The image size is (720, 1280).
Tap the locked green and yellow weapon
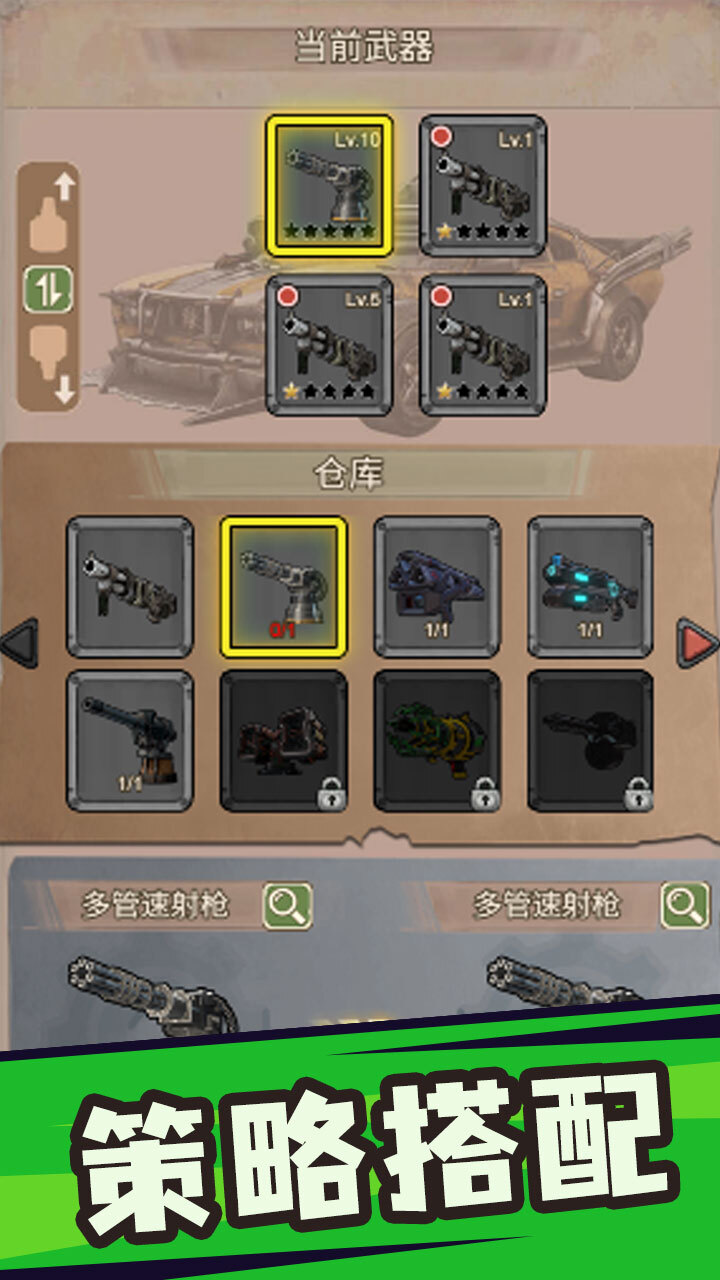(437, 740)
